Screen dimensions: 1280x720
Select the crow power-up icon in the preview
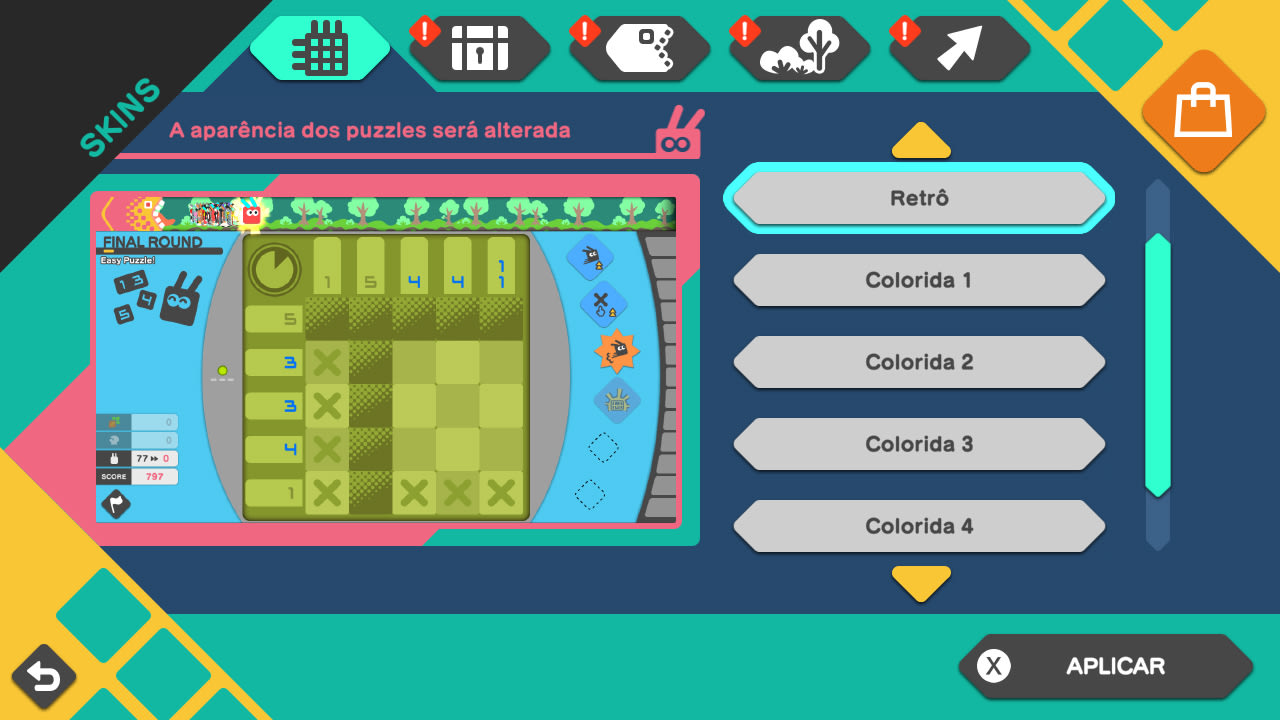[x=590, y=259]
